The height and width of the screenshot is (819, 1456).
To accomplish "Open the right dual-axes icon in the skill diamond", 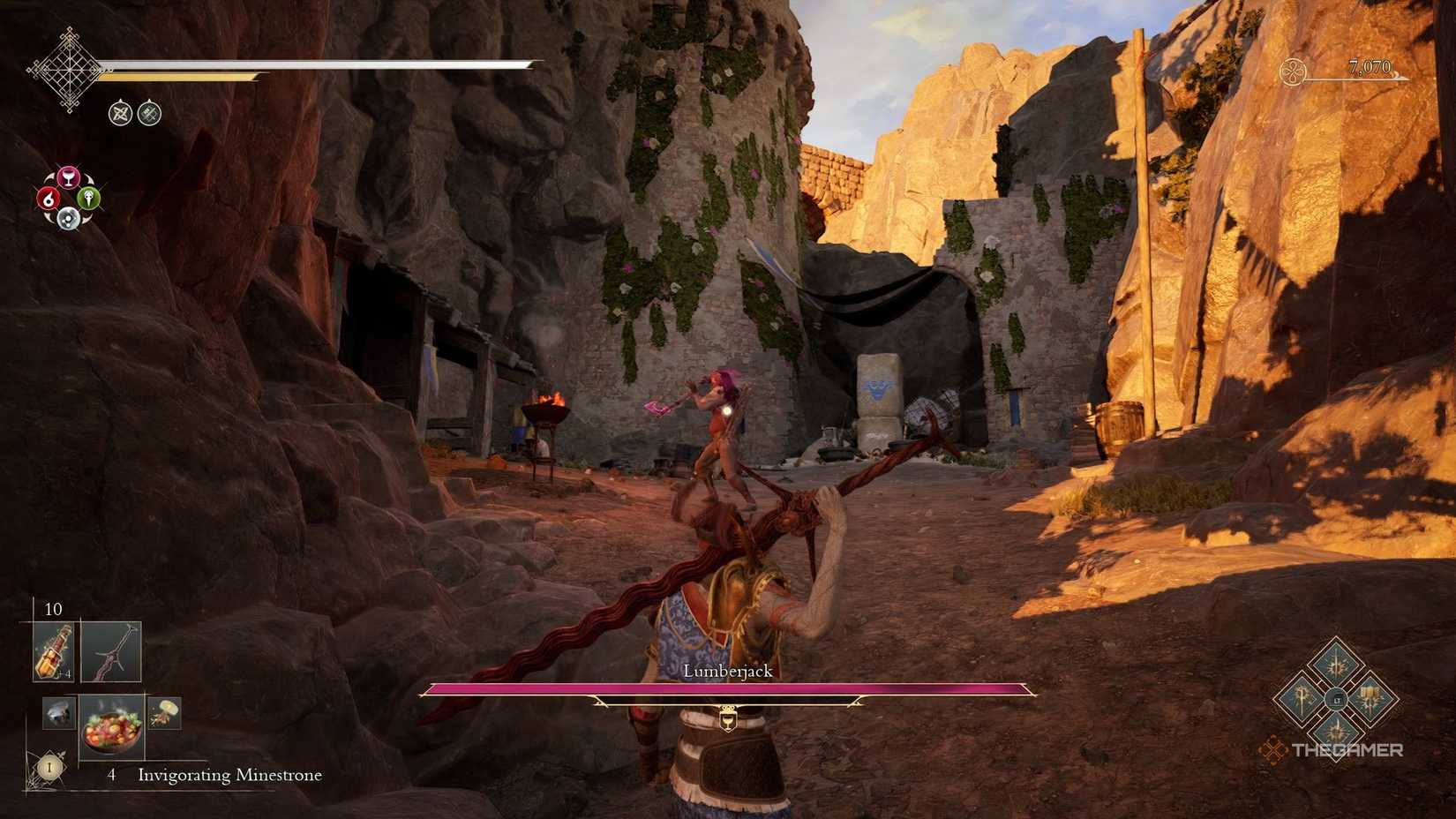I will 1370,697.
